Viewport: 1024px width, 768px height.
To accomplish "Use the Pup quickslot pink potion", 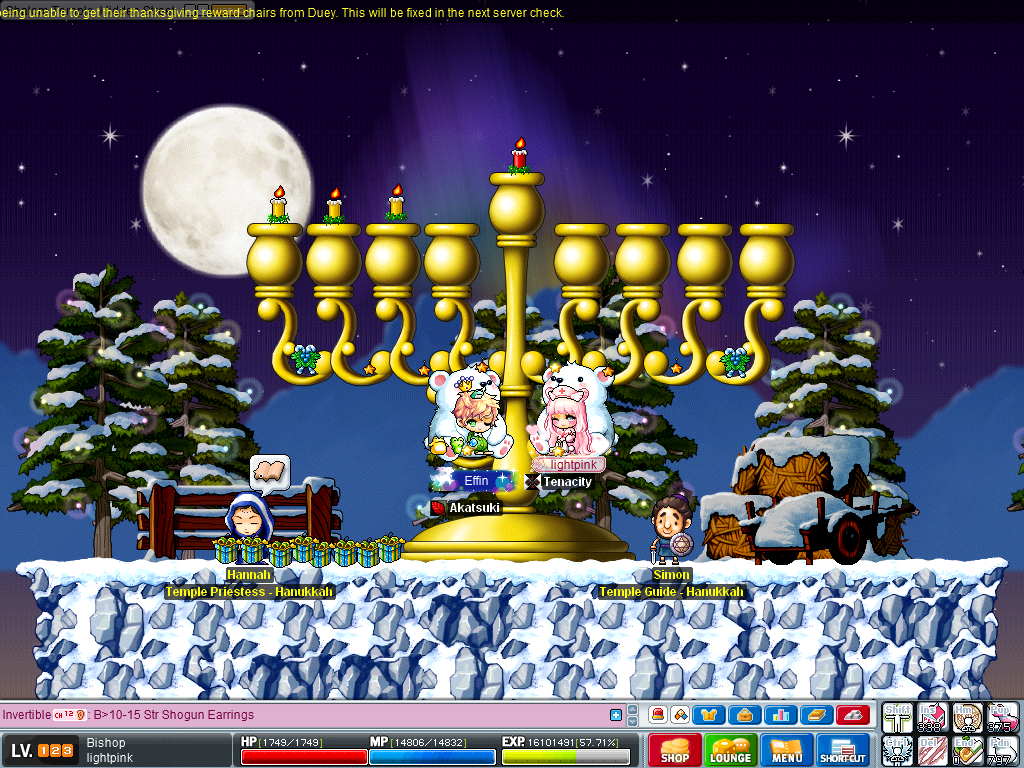I will (x=1002, y=717).
